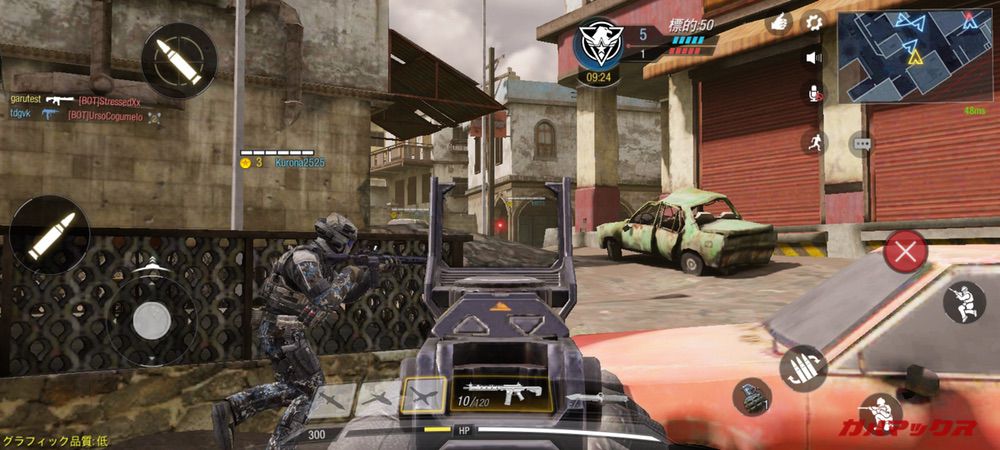Viewport: 1000px width, 450px height.
Task: Open the gear settings icon
Action: coord(814,21)
